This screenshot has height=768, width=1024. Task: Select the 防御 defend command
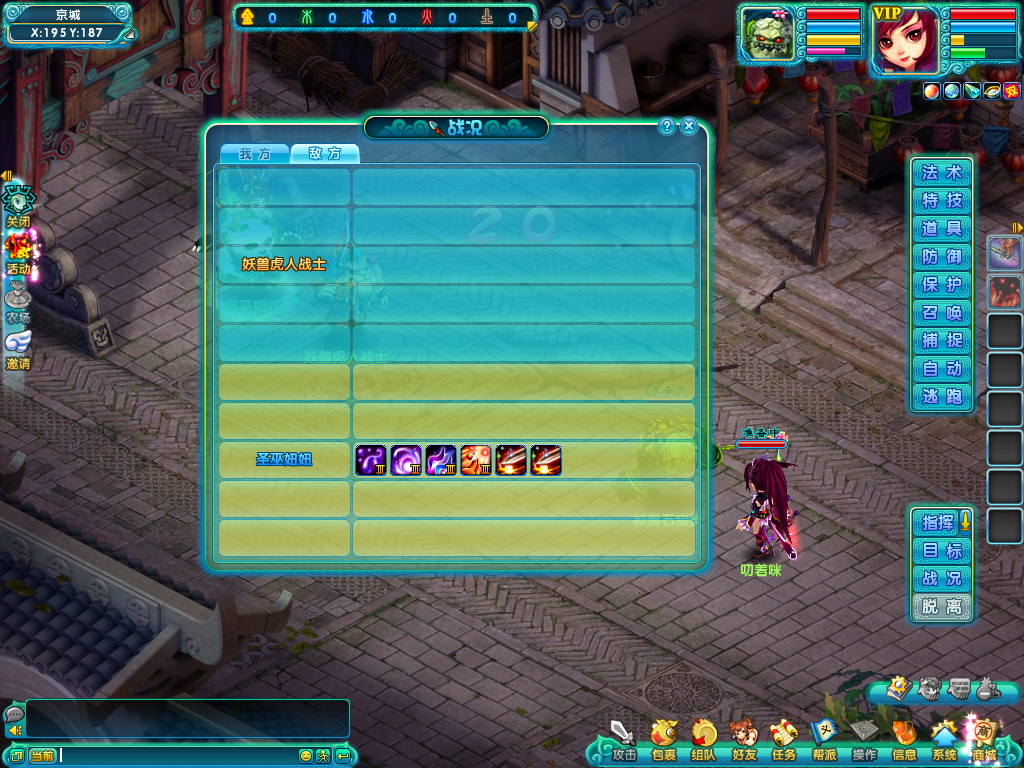tap(941, 257)
